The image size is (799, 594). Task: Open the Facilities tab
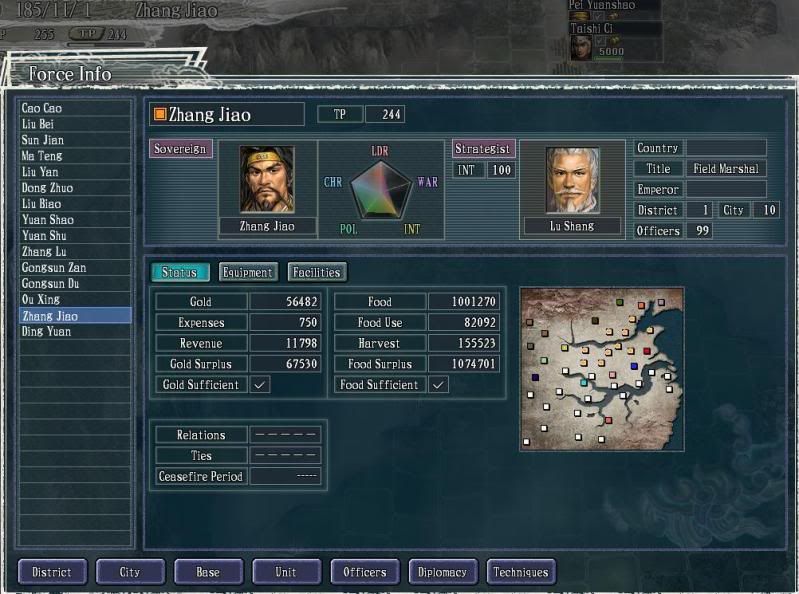pyautogui.click(x=317, y=272)
